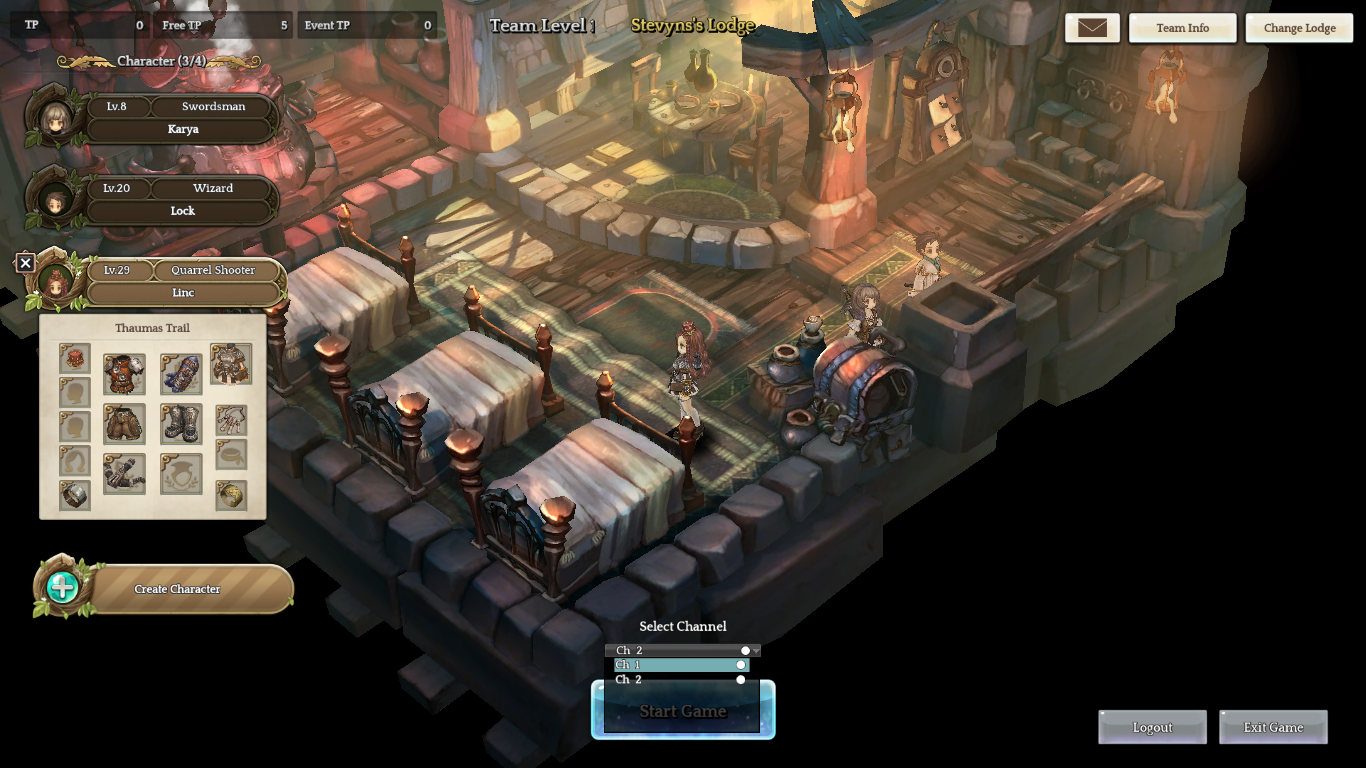Inspect the red hat equipment slot
Screen dimensions: 1366x768
75,359
